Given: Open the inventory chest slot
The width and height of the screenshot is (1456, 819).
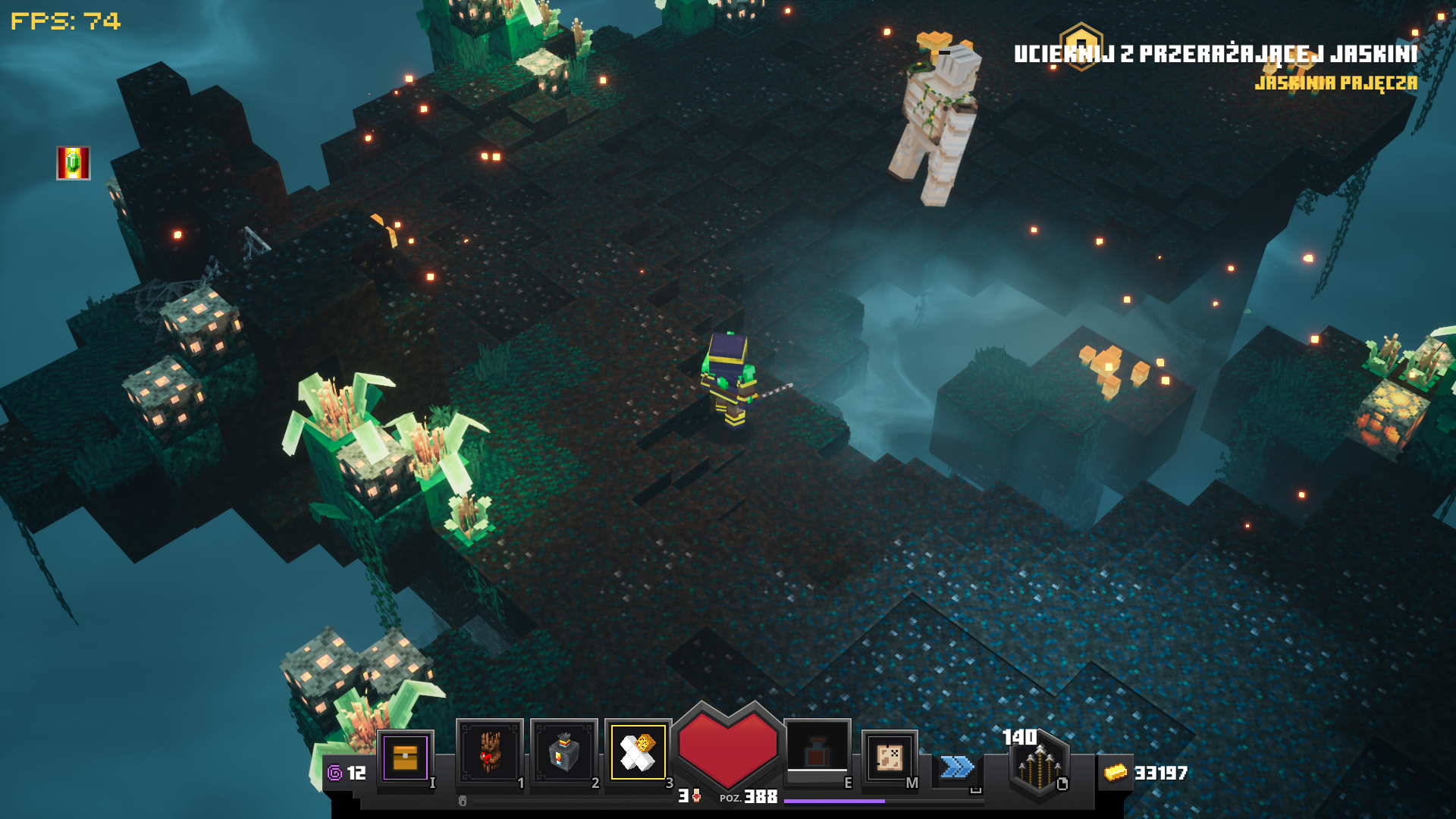Looking at the screenshot, I should tap(405, 758).
